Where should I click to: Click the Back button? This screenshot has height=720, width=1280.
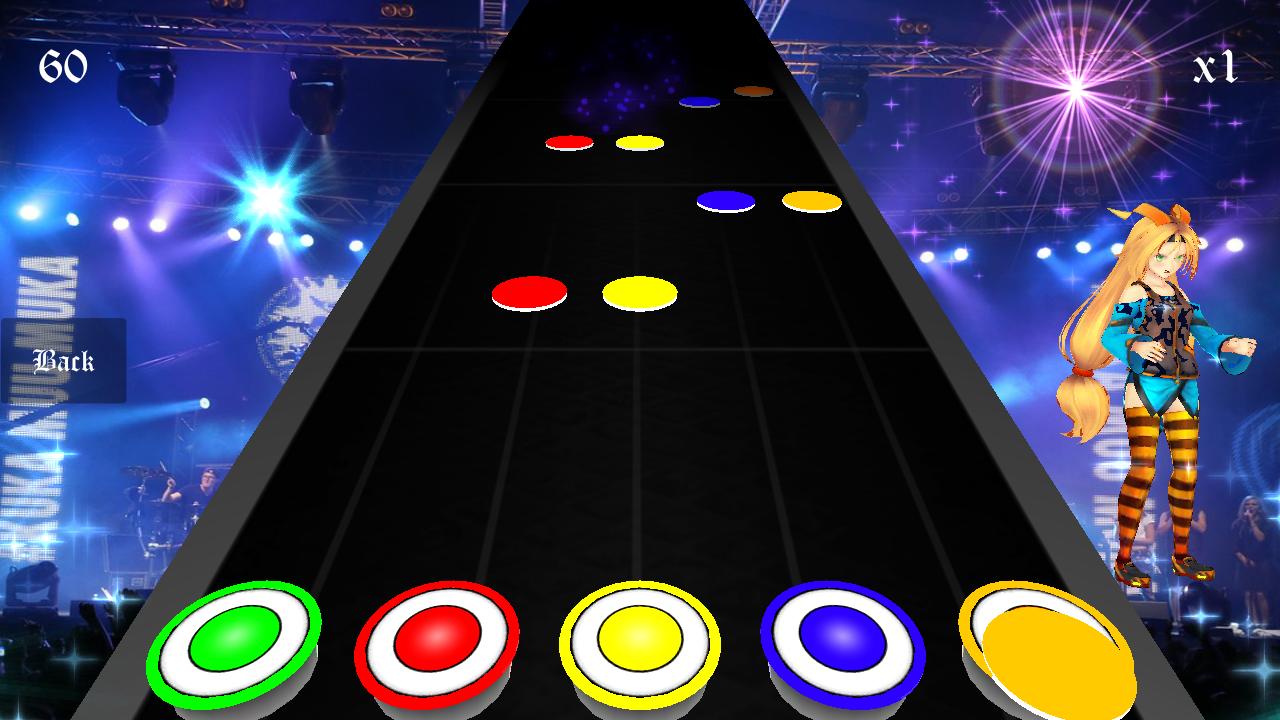(63, 361)
